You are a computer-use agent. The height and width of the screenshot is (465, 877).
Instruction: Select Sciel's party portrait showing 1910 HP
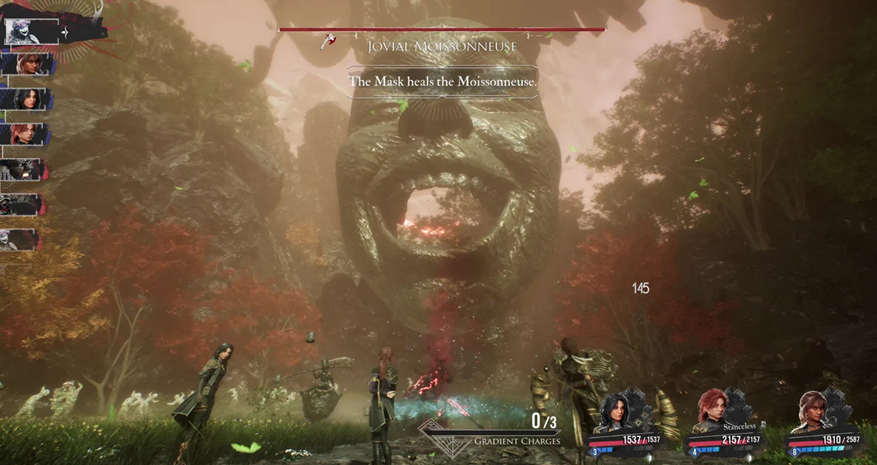813,410
